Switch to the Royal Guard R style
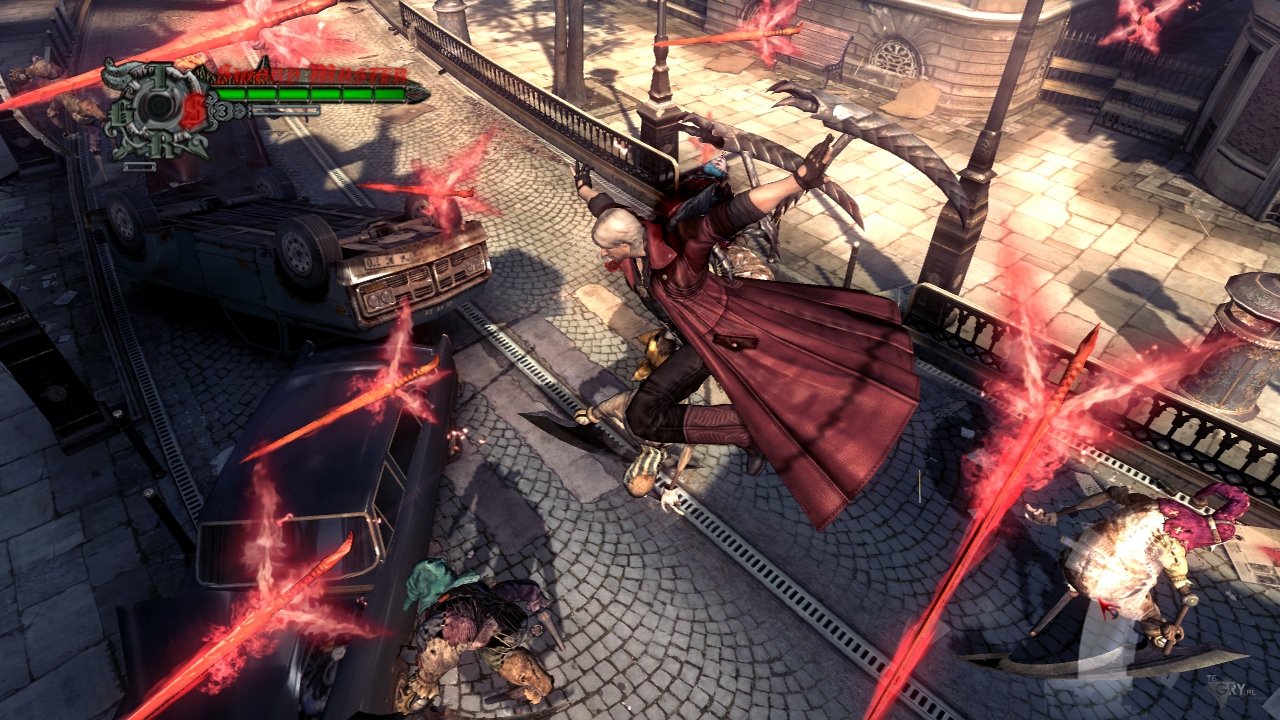 [x=160, y=146]
